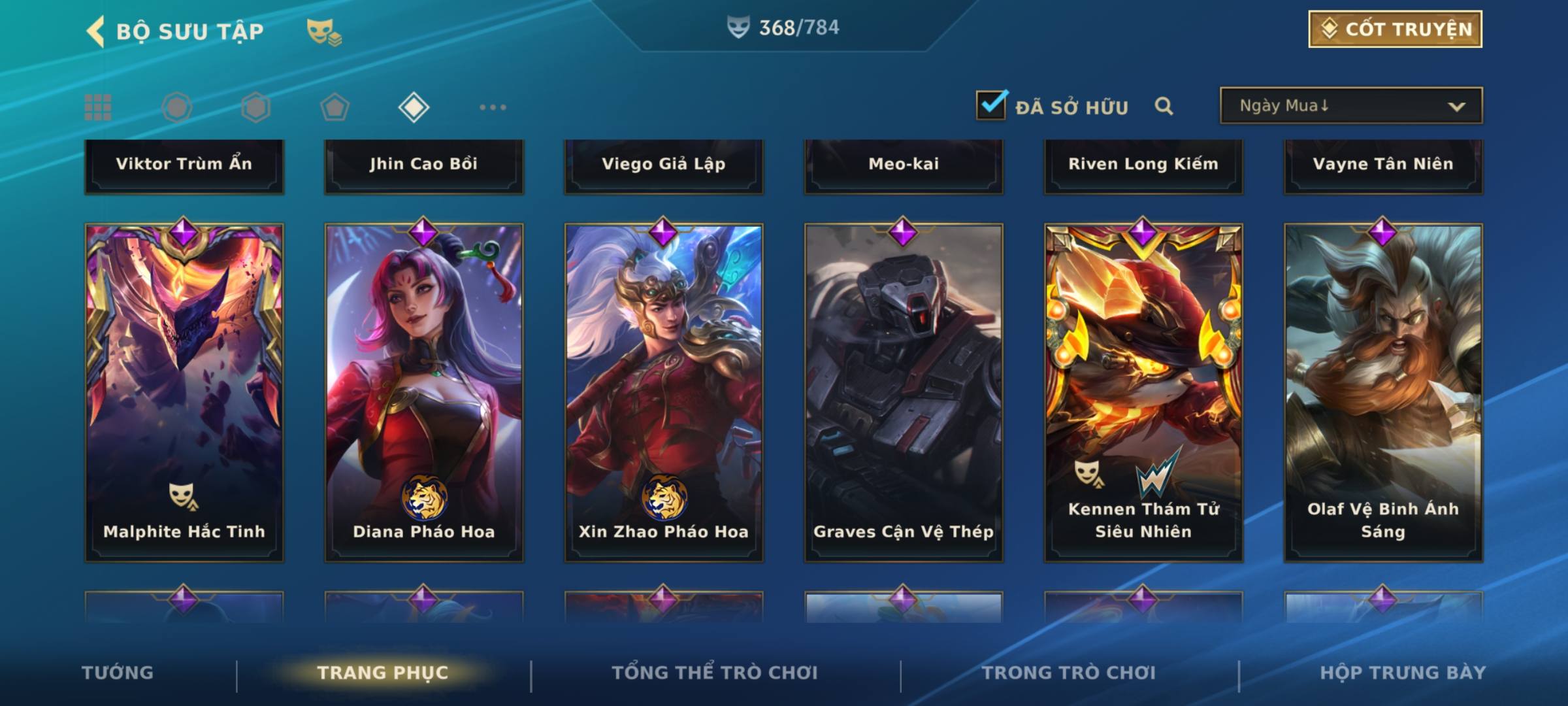The image size is (1568, 706).
Task: Toggle the Đã Sở Hữu checkbox
Action: 990,105
